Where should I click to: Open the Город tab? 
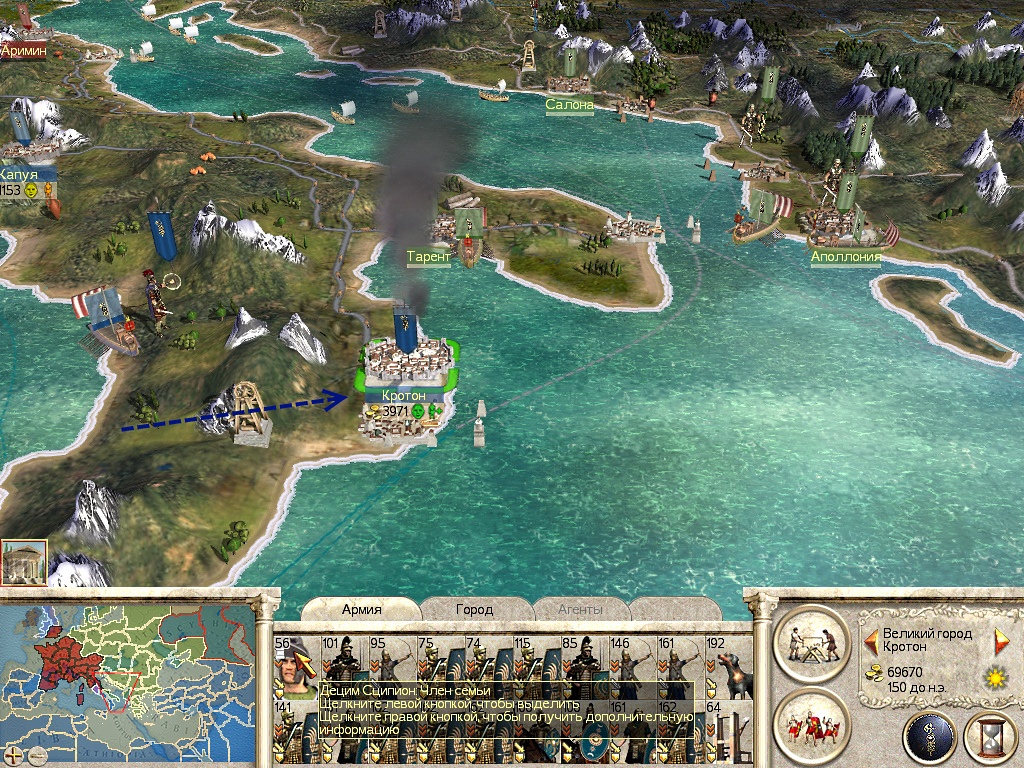click(x=474, y=609)
